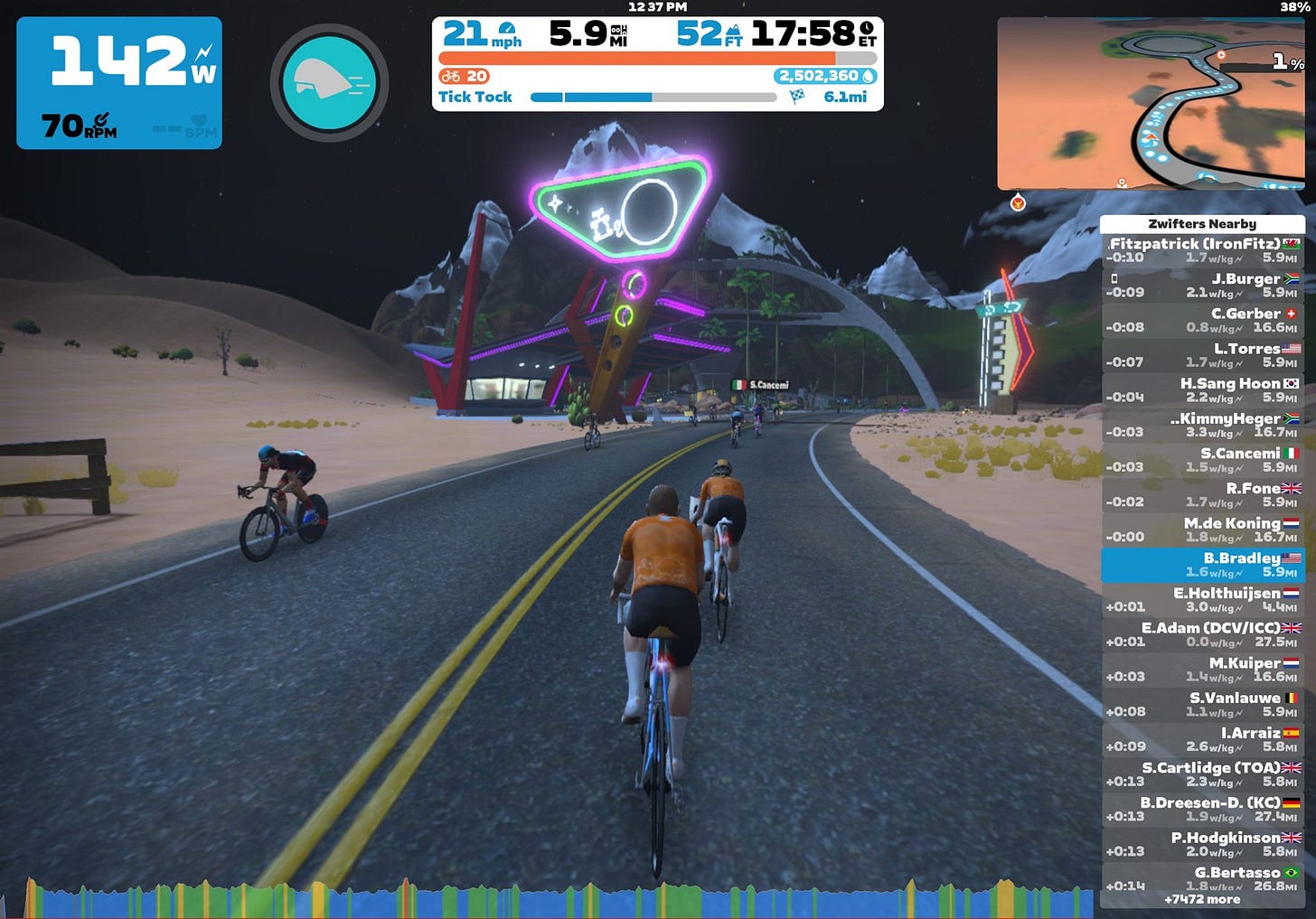Click the minimap route view
This screenshot has height=919, width=1316.
1150,103
